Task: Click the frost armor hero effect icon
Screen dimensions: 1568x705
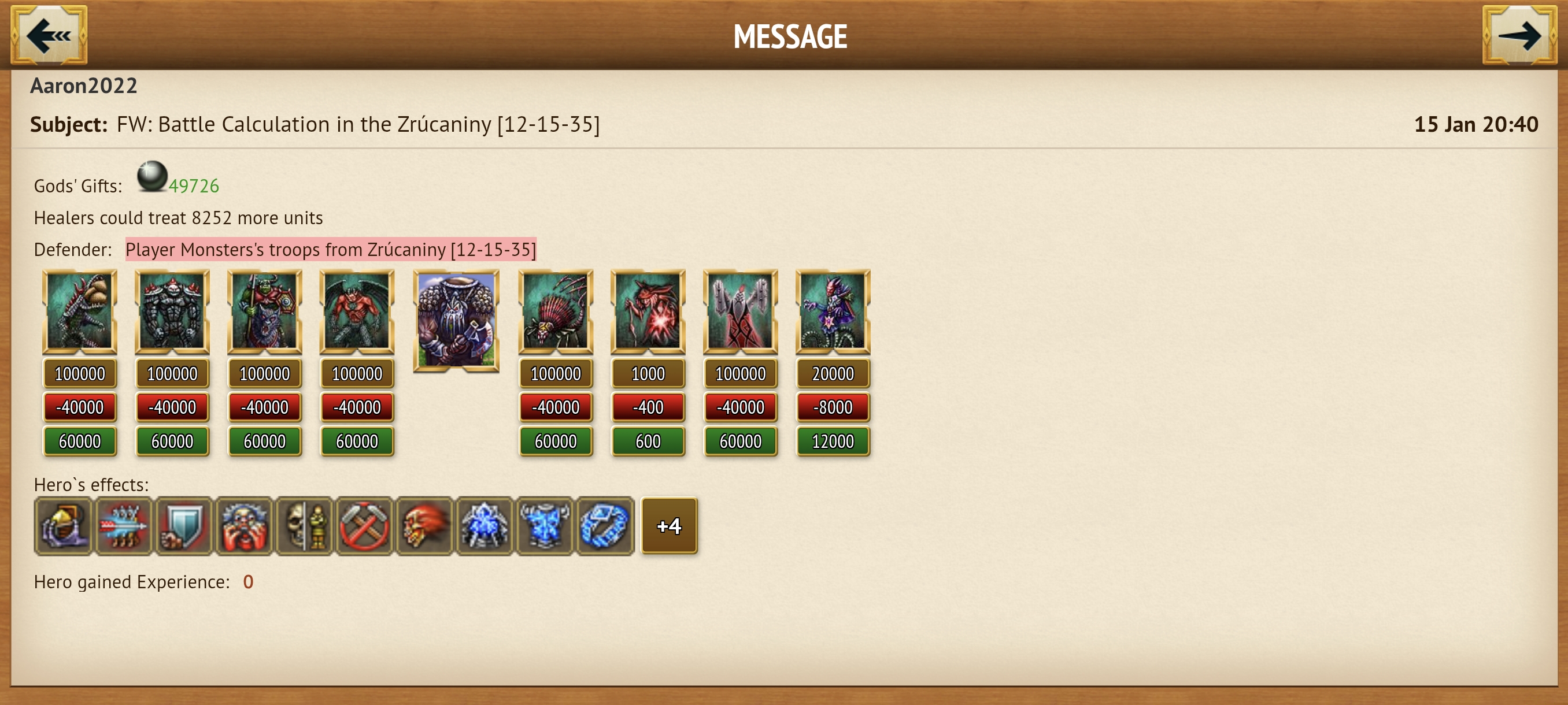Action: coord(545,525)
